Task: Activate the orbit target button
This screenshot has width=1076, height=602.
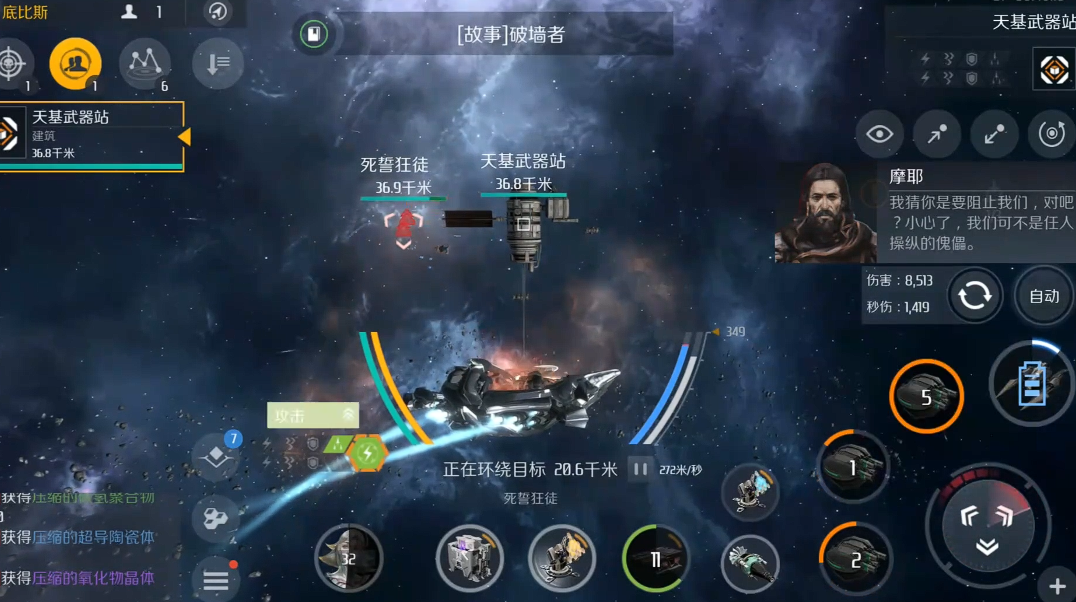Action: (1051, 135)
